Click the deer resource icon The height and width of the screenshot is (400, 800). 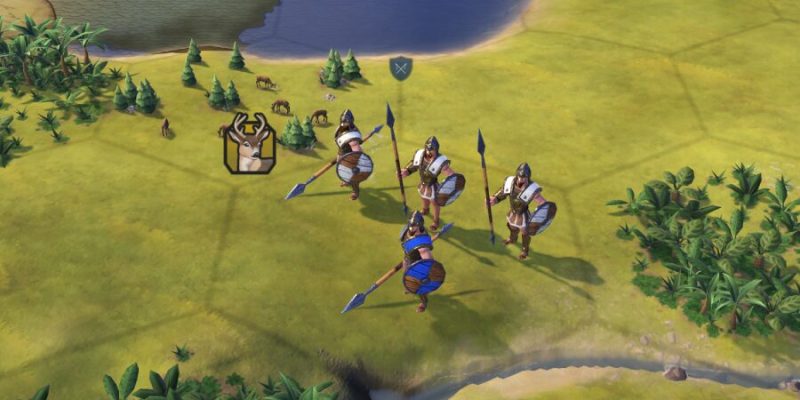250,144
